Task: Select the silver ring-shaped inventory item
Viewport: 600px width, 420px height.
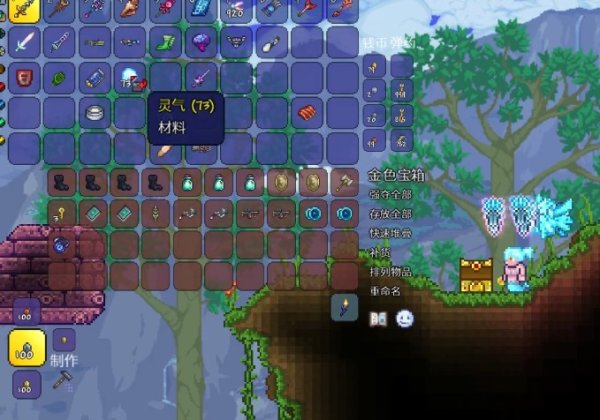Action: 96,112
